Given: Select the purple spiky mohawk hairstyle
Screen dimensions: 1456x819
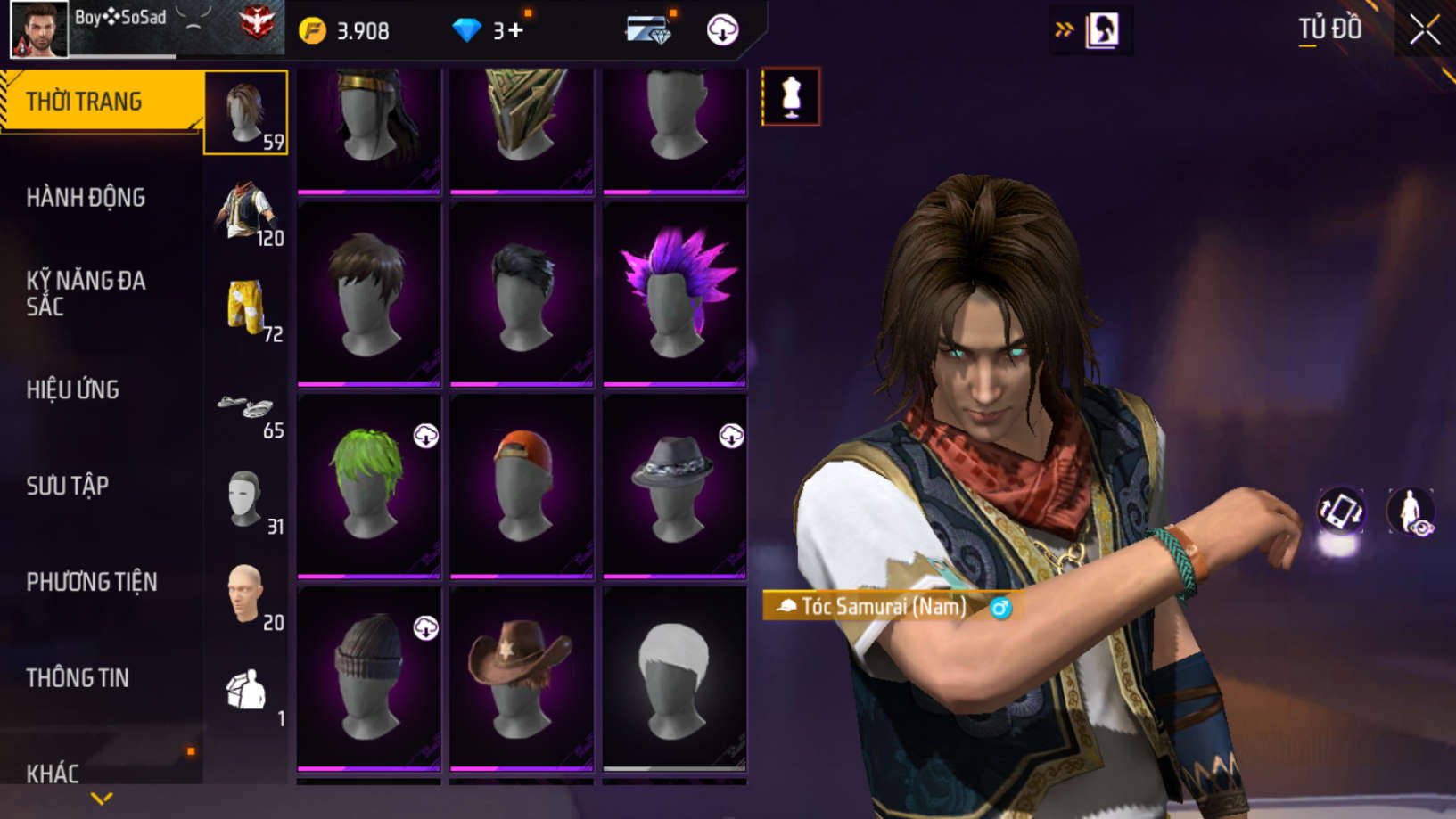Looking at the screenshot, I should tap(675, 293).
